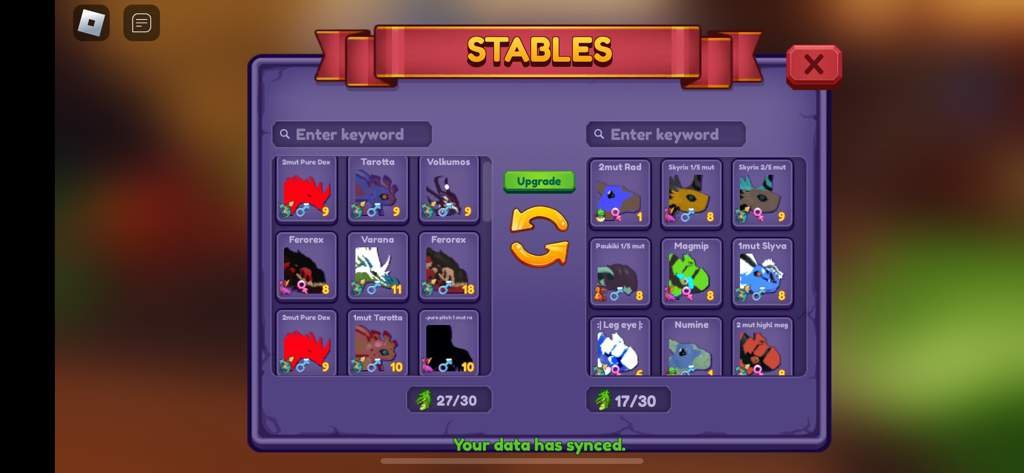The height and width of the screenshot is (473, 1024).
Task: Select the black pure glitch creature slot
Action: [449, 343]
